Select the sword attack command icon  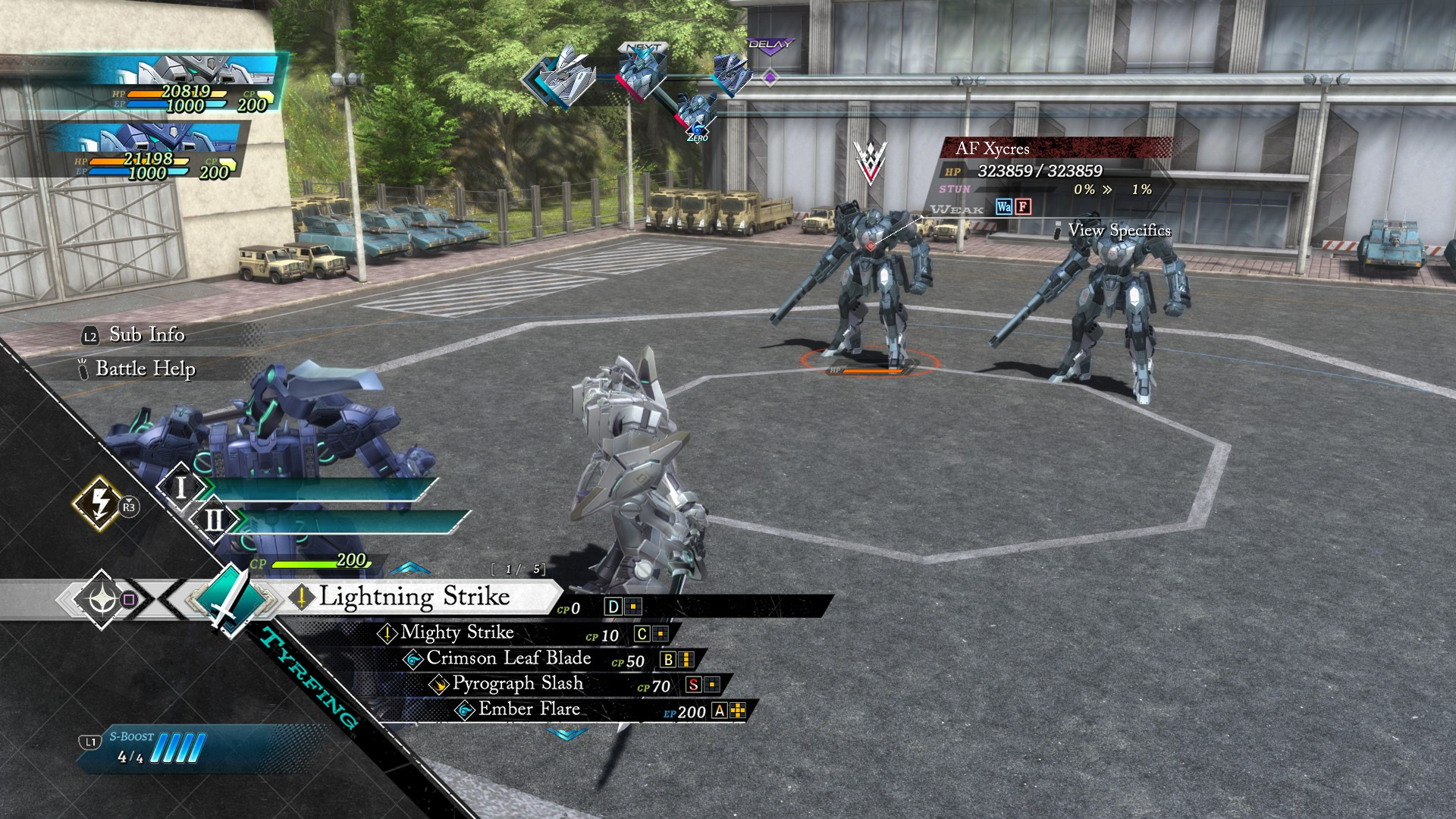227,599
